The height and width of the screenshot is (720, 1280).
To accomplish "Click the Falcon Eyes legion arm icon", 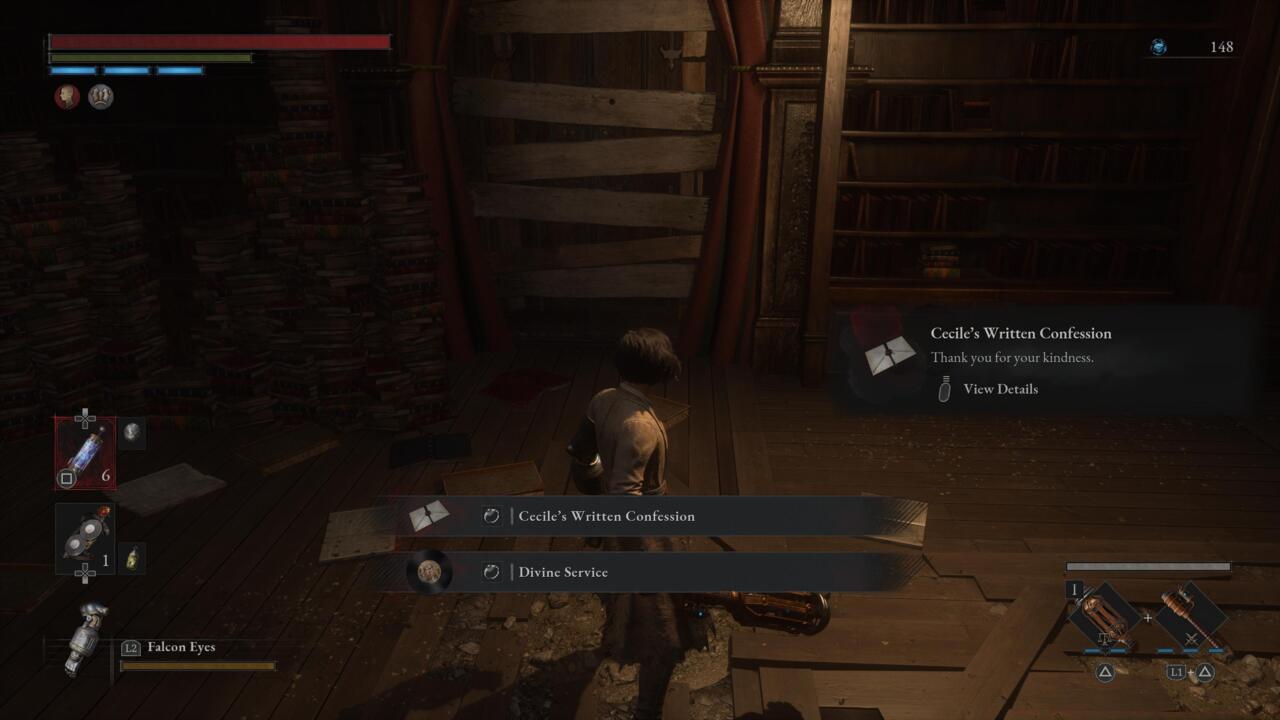I will (83, 640).
